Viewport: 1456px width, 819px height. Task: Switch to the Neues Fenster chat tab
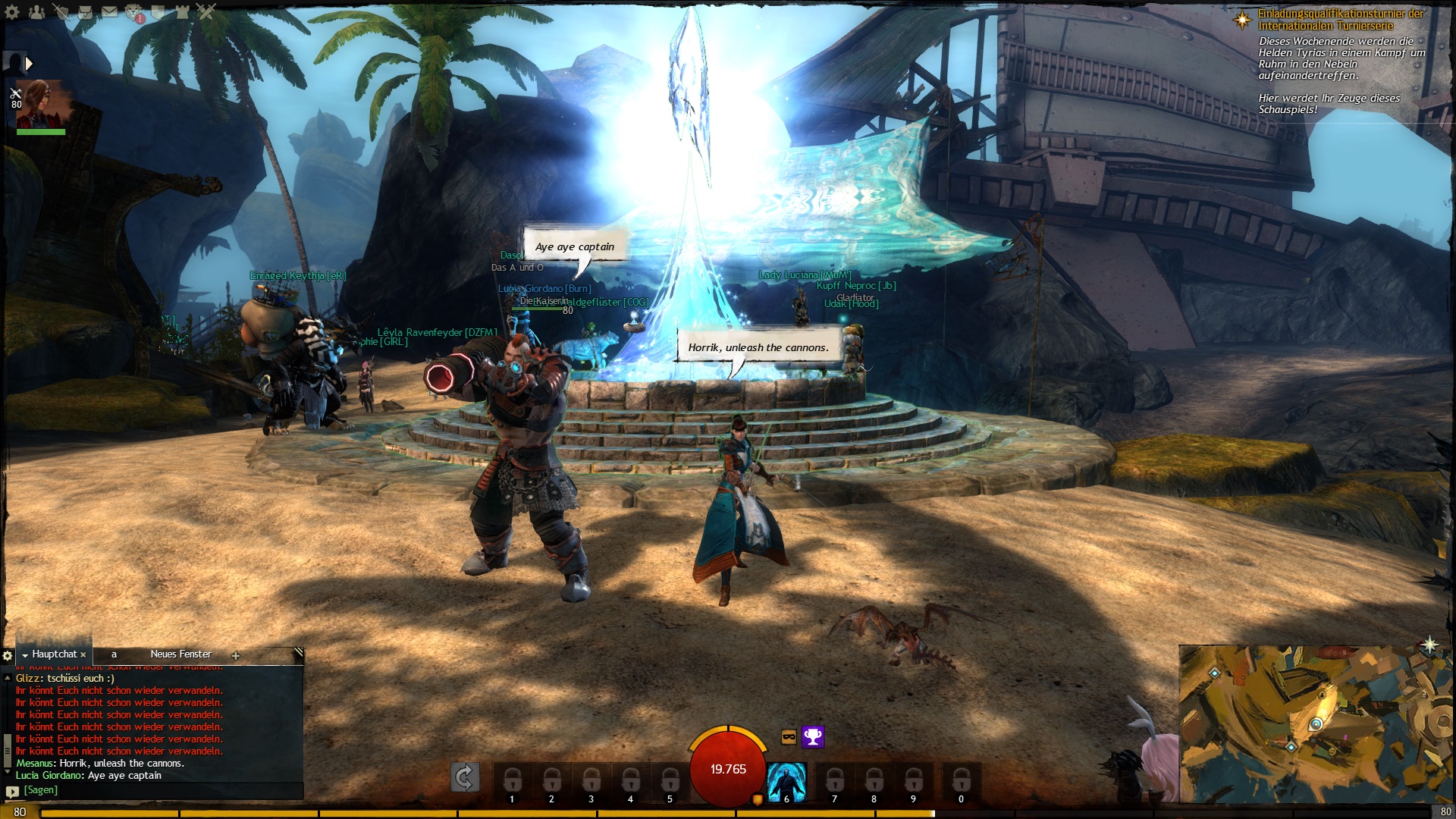pos(180,654)
